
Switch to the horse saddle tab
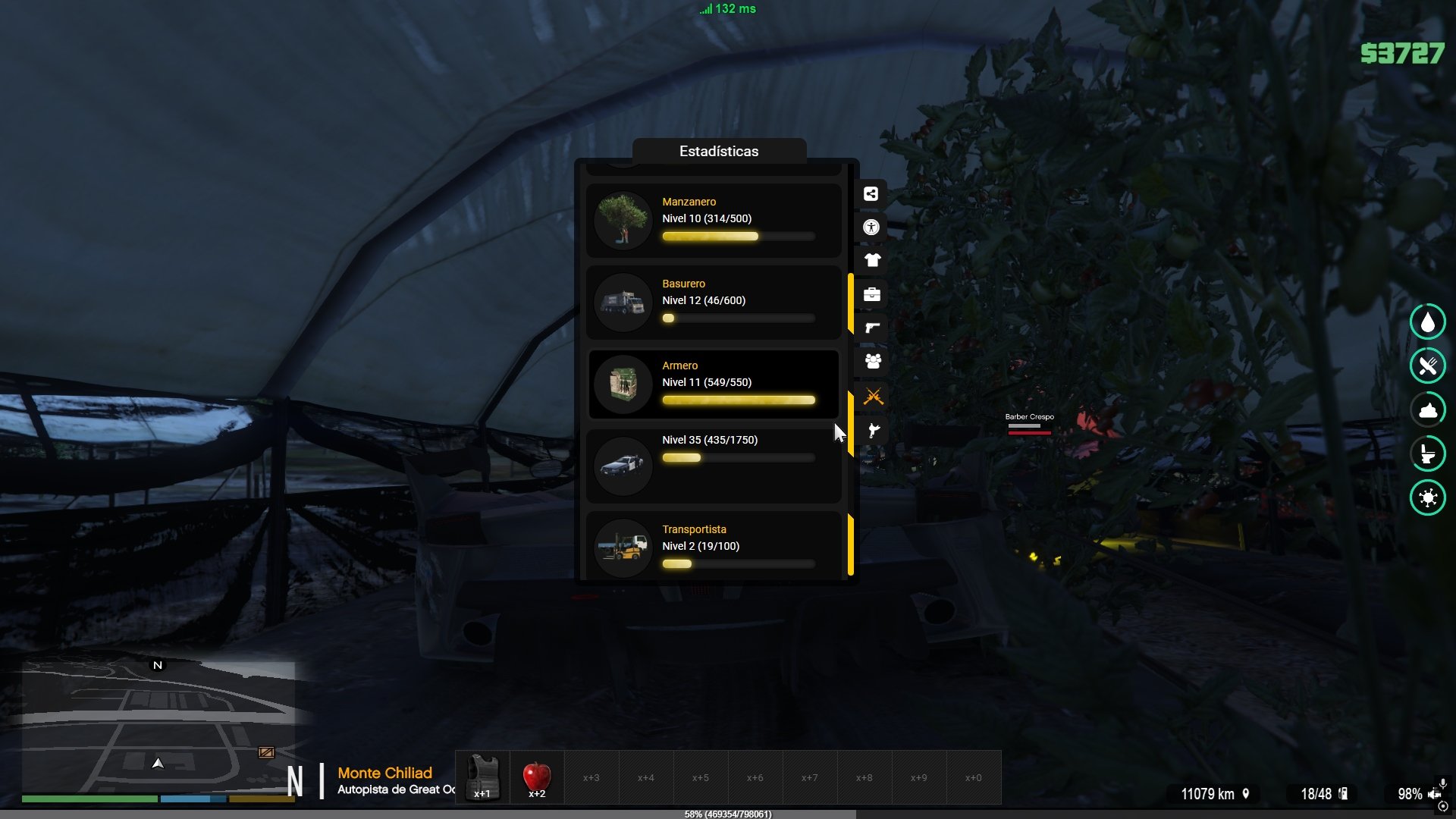pos(872,431)
